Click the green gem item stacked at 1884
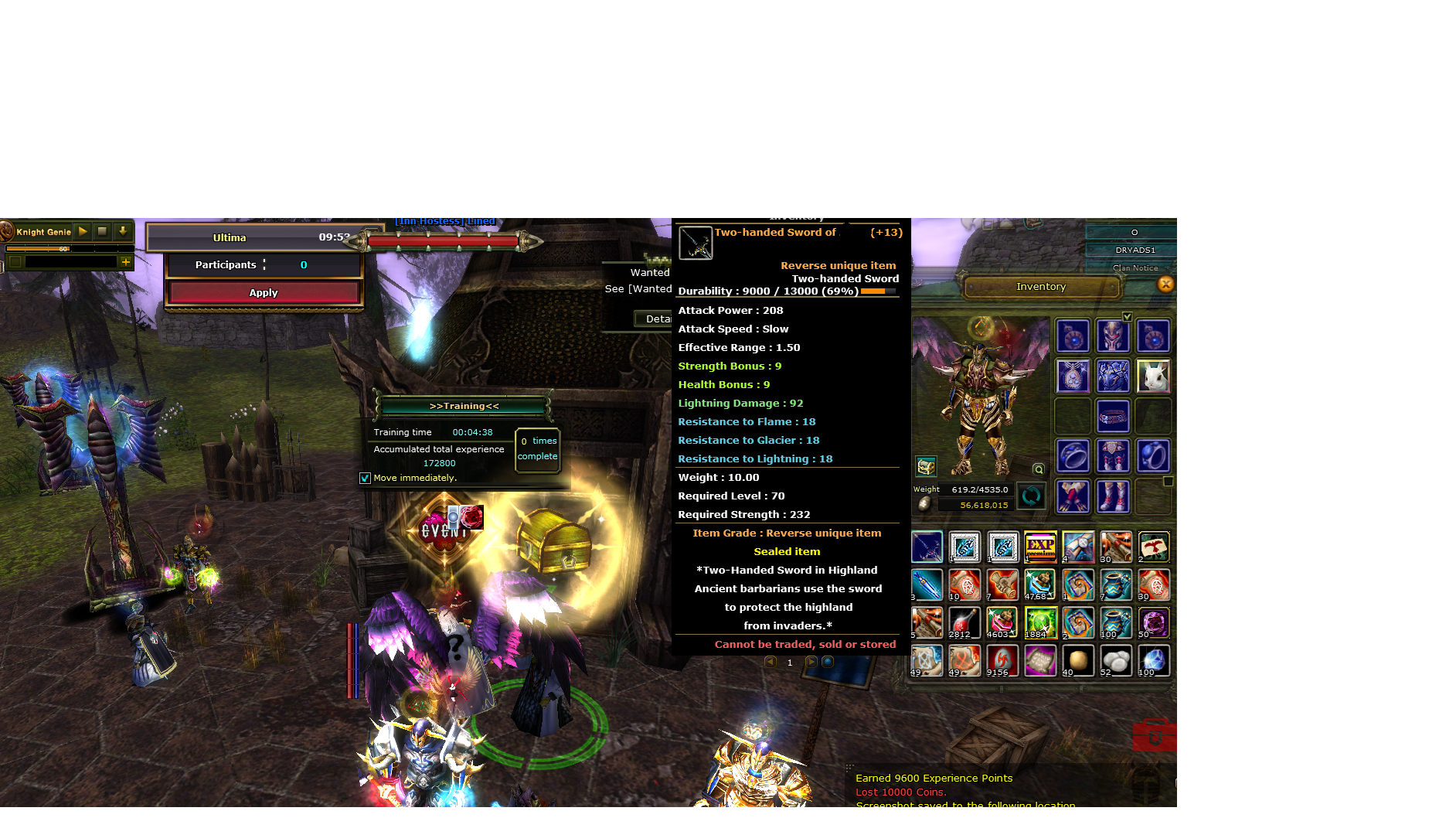 [1039, 622]
